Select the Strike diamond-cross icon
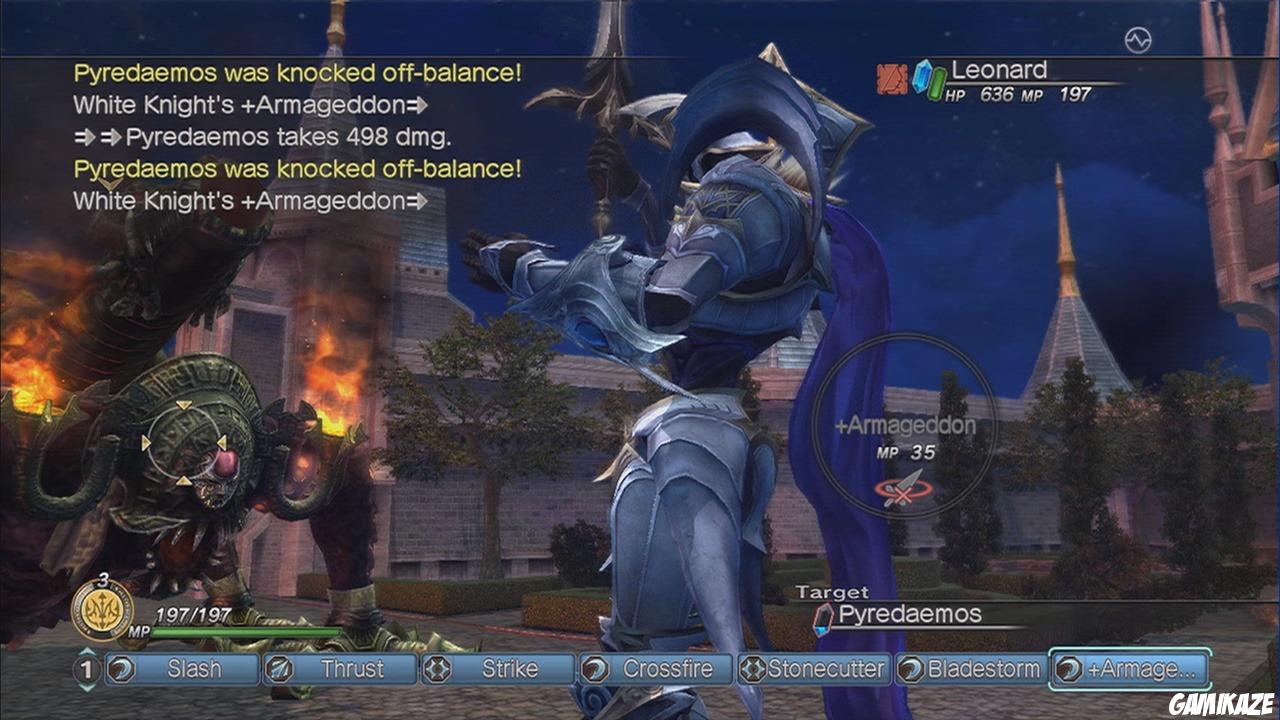The width and height of the screenshot is (1280, 720). 437,671
